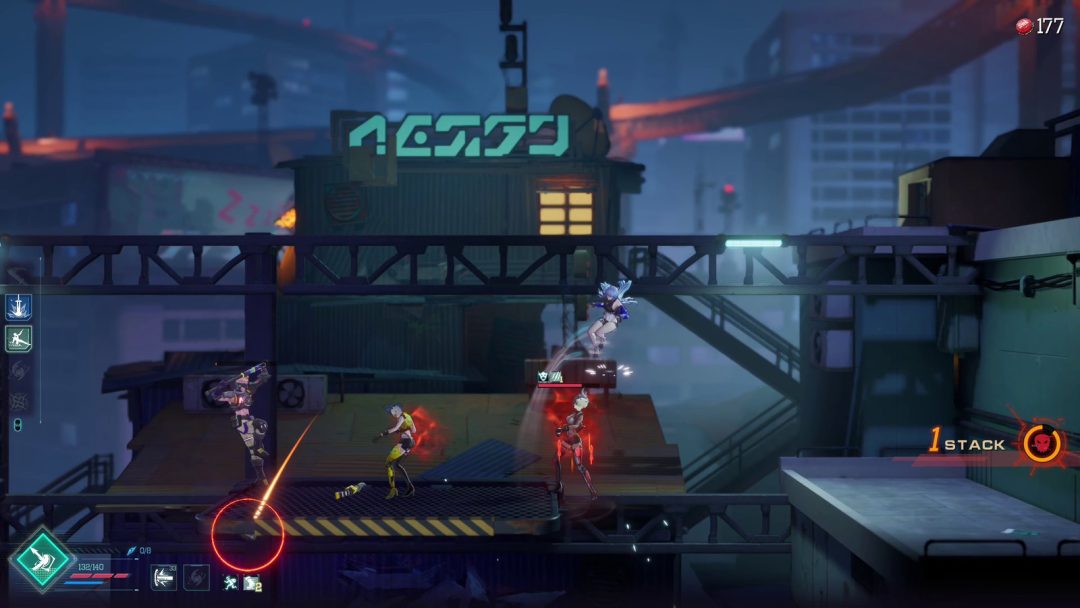Image resolution: width=1080 pixels, height=608 pixels.
Task: Click the red skull stack icon
Action: [x=1041, y=444]
